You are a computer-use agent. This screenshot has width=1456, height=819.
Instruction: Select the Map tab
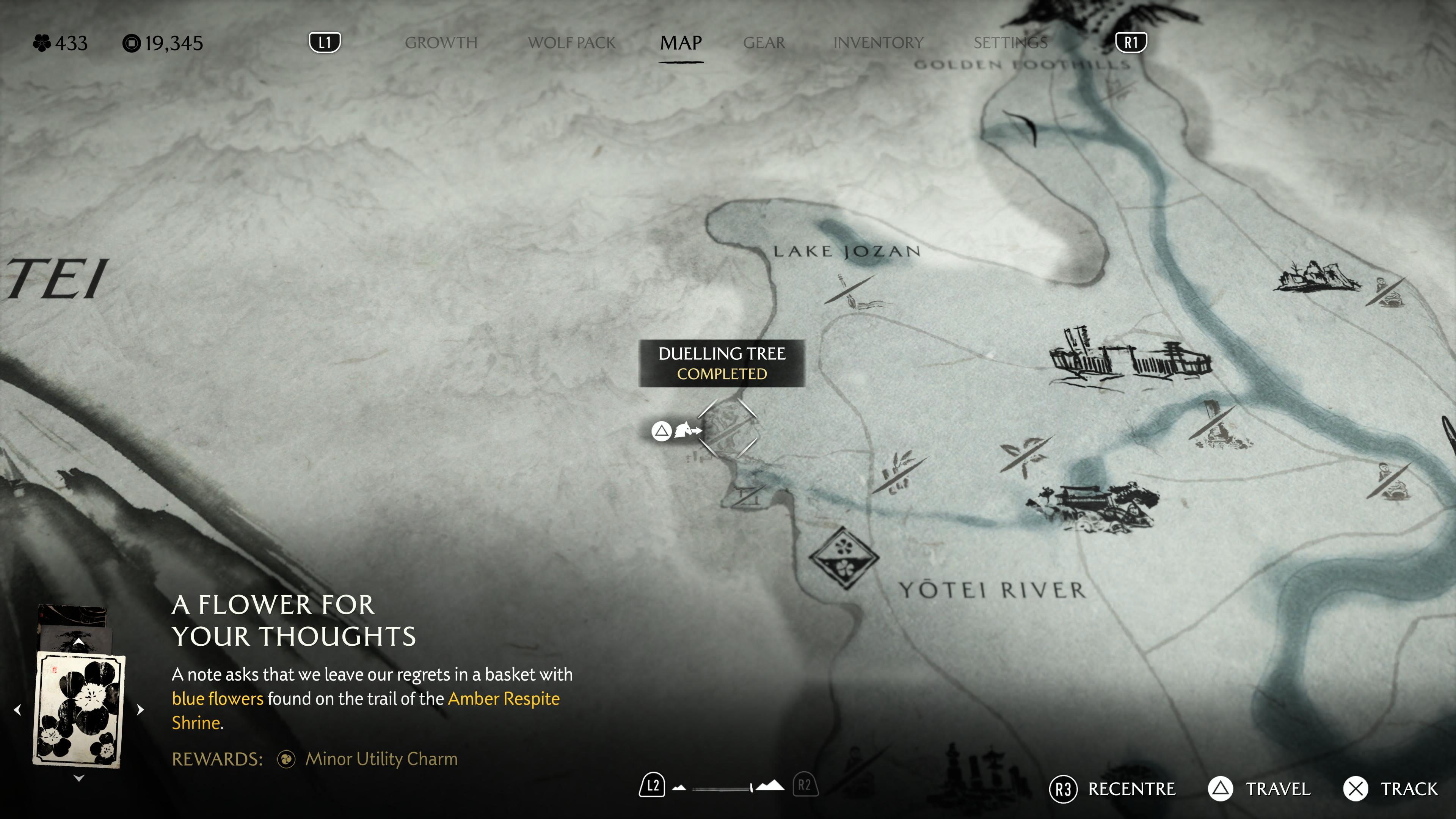pyautogui.click(x=681, y=43)
